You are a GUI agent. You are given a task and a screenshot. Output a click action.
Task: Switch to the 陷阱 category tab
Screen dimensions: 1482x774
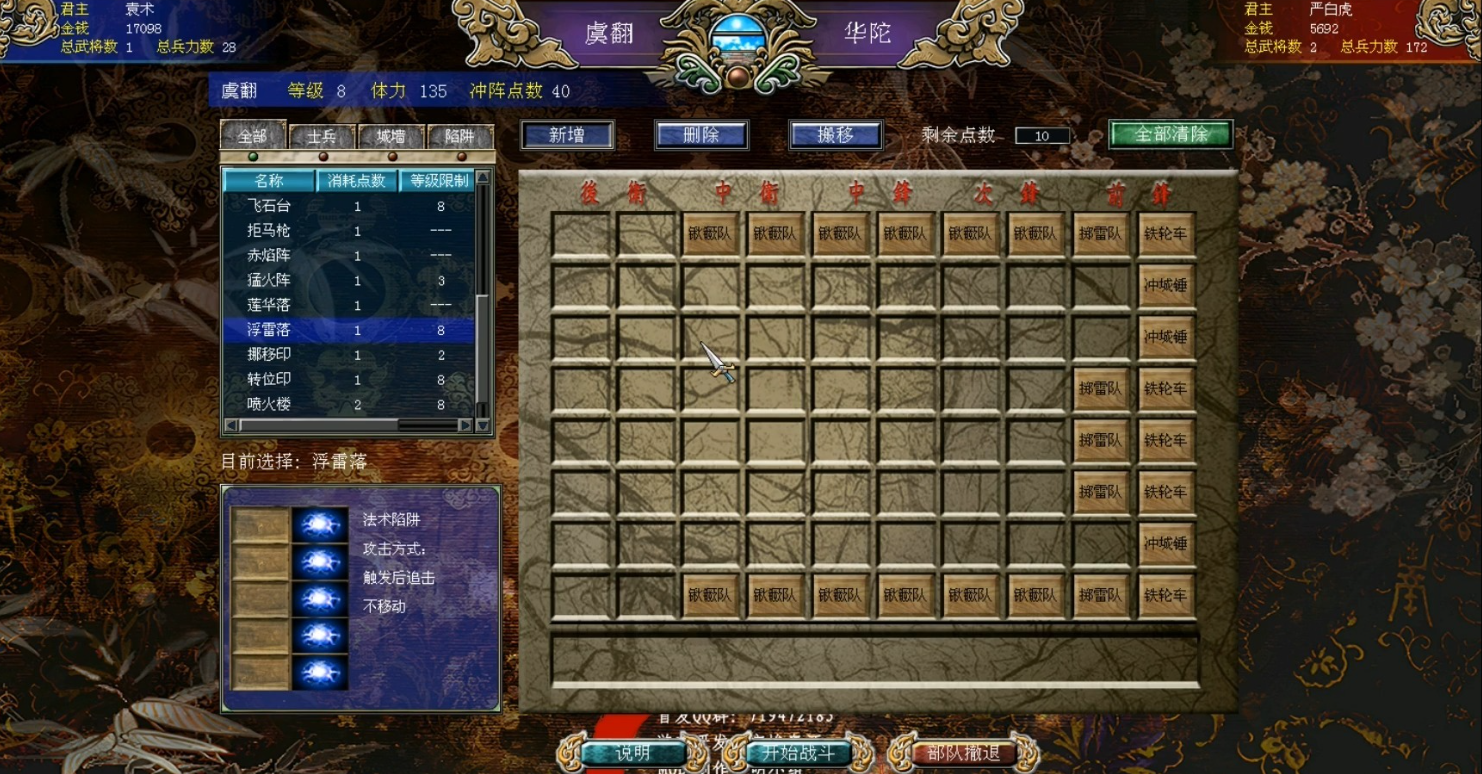pos(458,137)
